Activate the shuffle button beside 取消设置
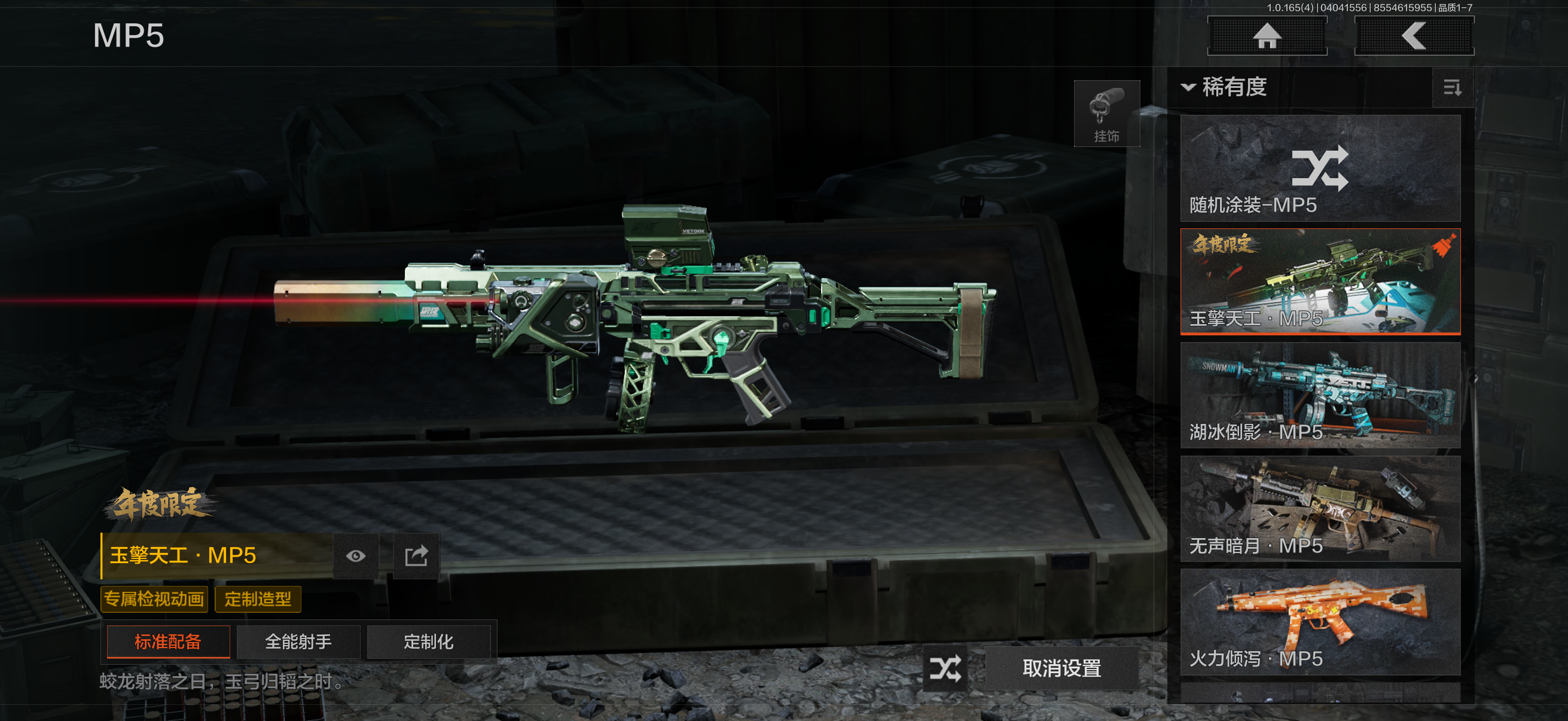The height and width of the screenshot is (721, 1568). pyautogui.click(x=945, y=668)
